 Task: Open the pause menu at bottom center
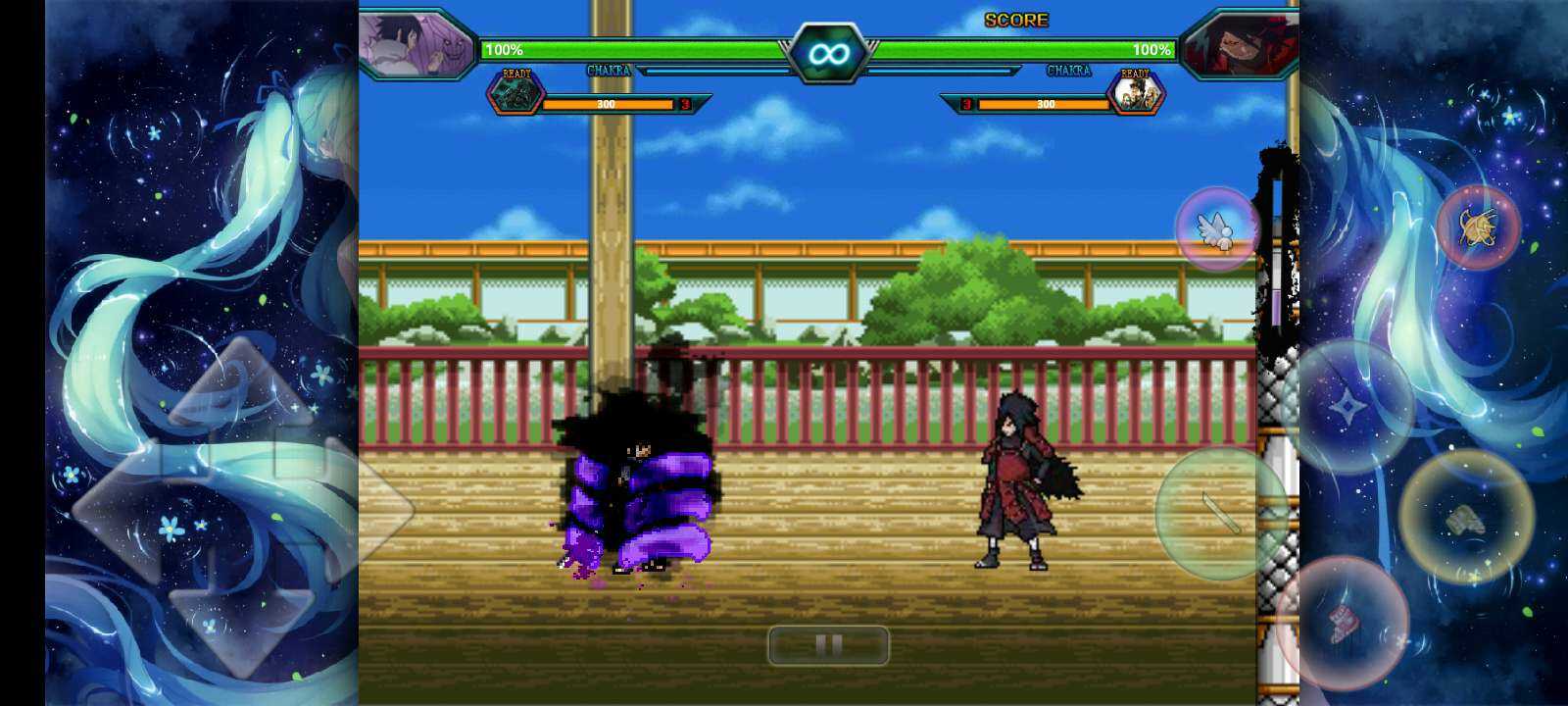(x=828, y=645)
